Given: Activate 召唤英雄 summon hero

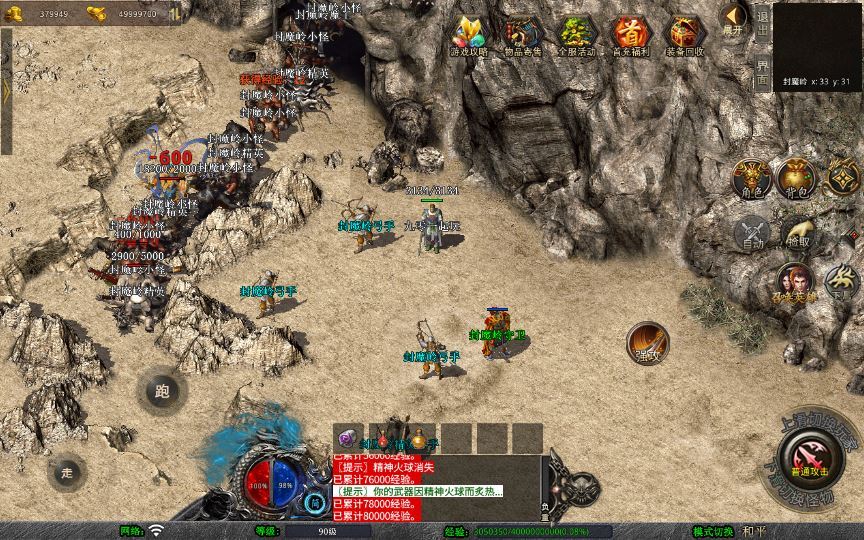Looking at the screenshot, I should tap(796, 283).
